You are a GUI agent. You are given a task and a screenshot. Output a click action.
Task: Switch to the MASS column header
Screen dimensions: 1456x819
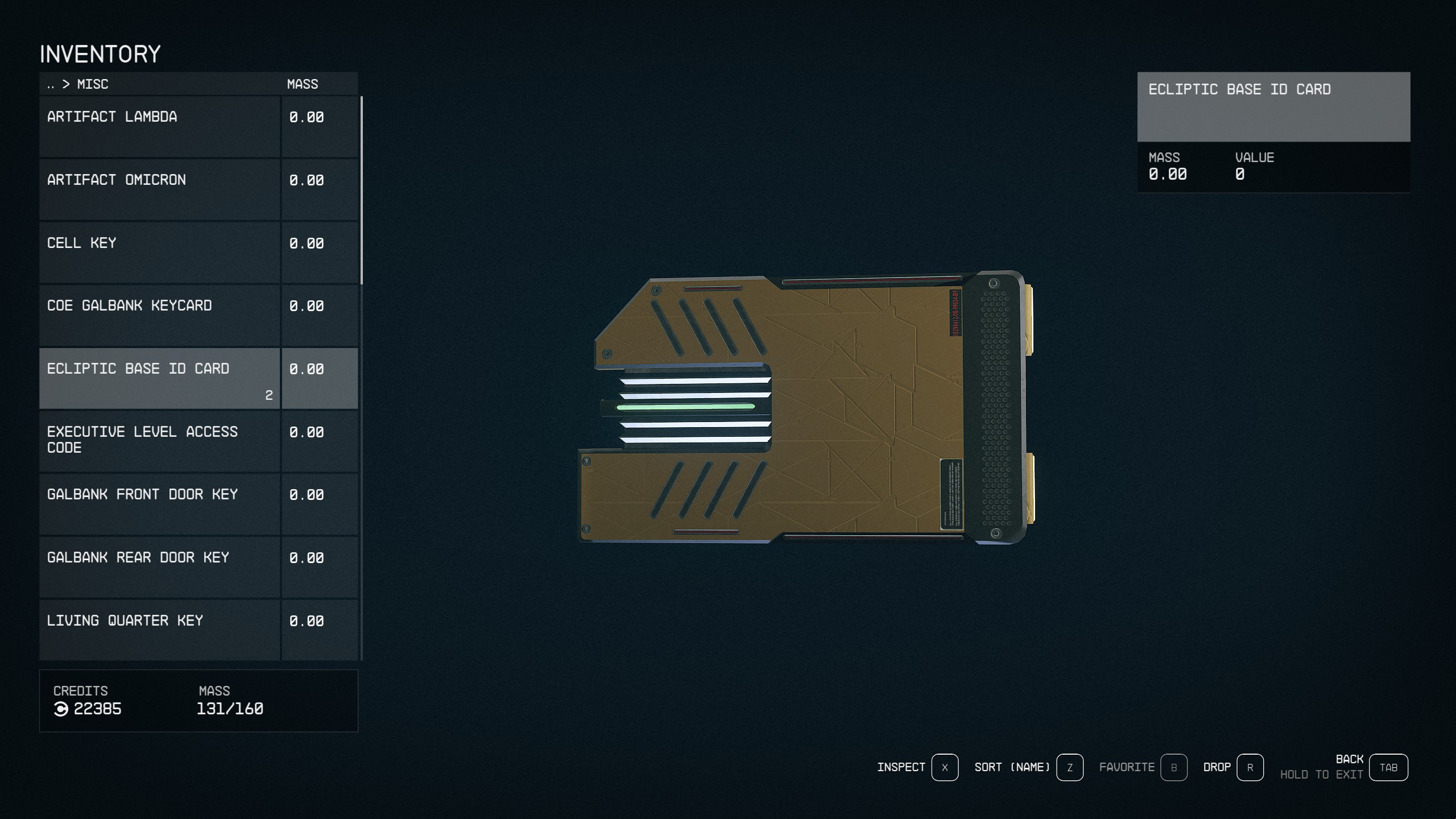pyautogui.click(x=301, y=84)
